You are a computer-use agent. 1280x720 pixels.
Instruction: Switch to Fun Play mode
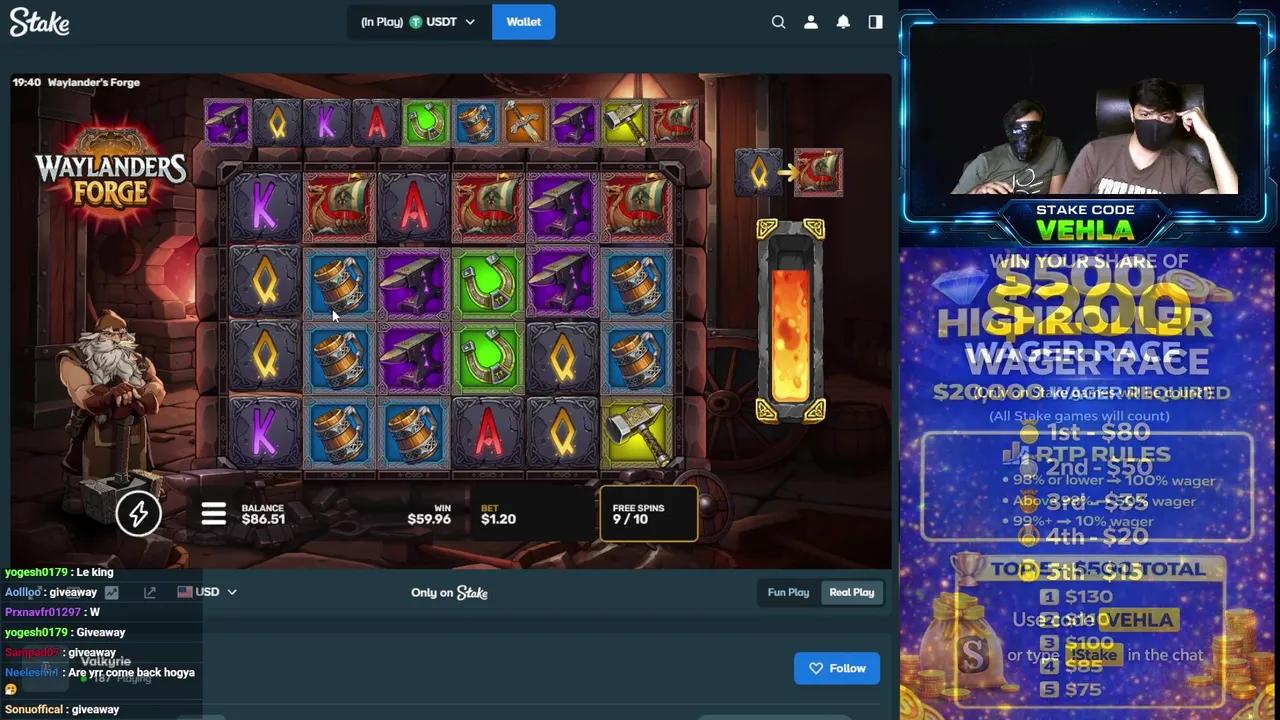point(787,592)
